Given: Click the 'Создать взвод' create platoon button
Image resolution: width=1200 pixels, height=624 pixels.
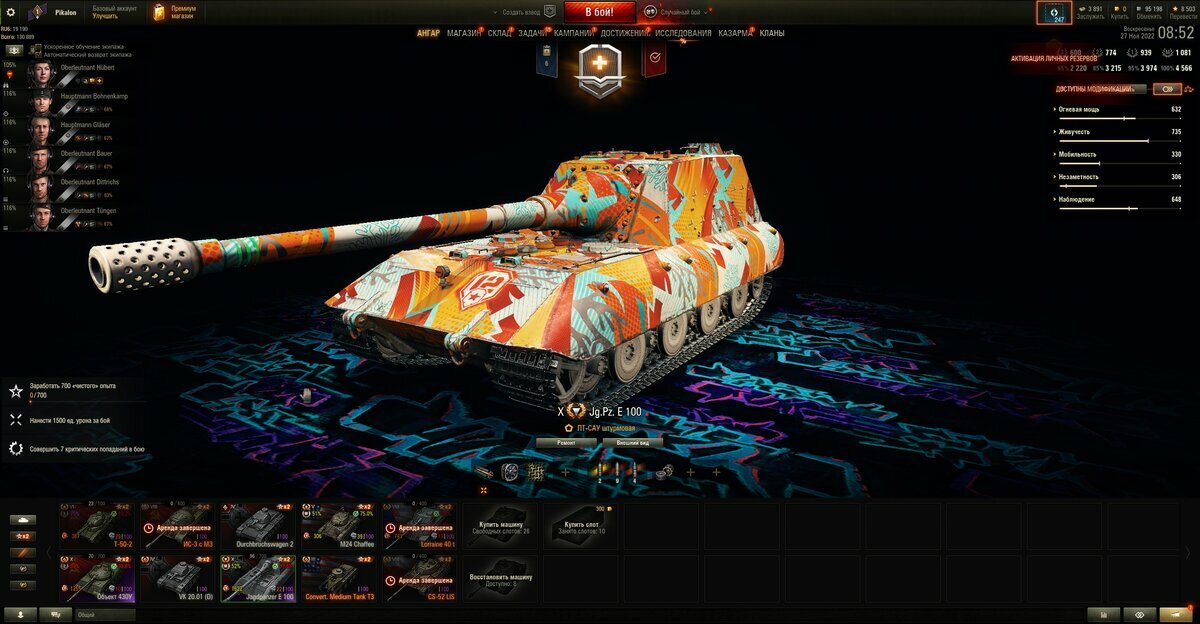Looking at the screenshot, I should pos(527,12).
